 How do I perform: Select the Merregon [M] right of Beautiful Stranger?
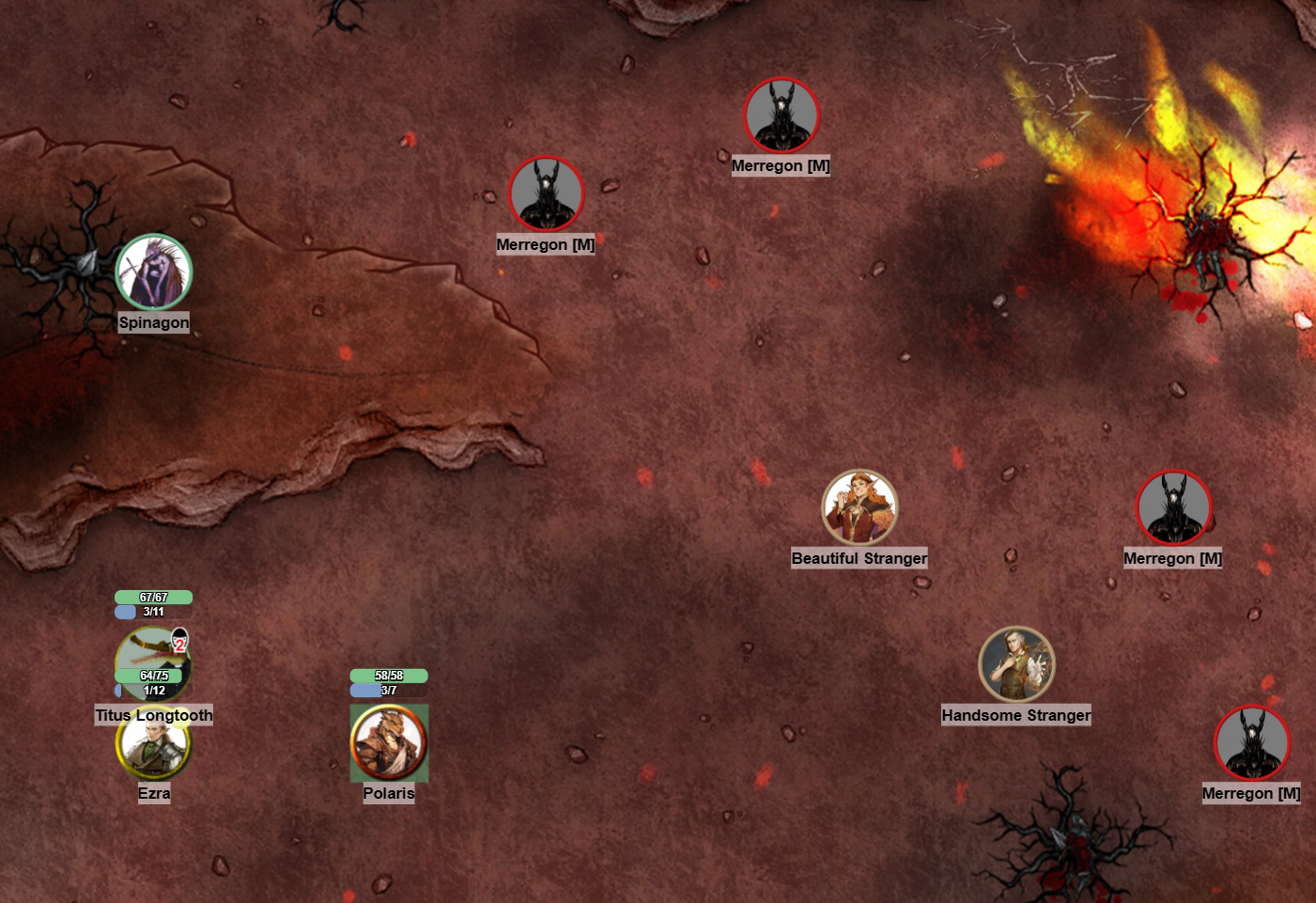(x=1172, y=507)
